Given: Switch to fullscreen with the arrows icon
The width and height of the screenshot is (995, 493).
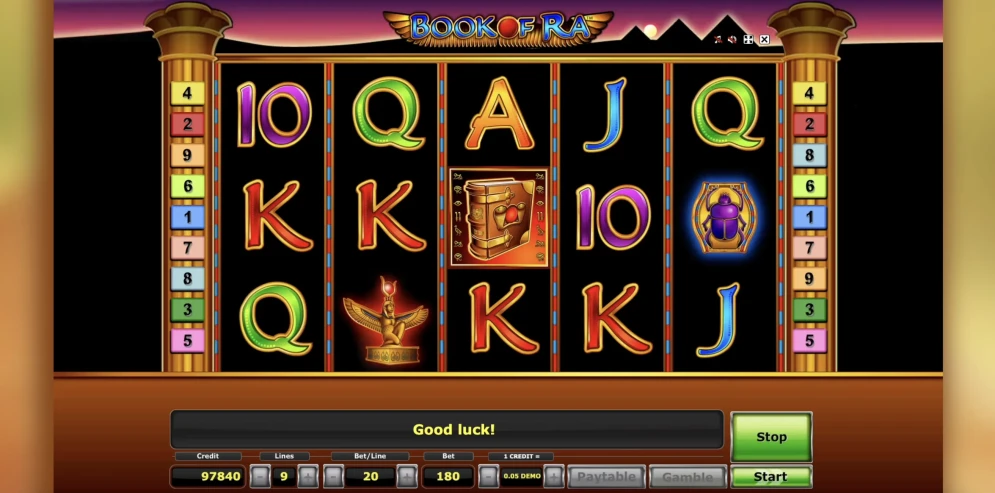Looking at the screenshot, I should (x=748, y=40).
